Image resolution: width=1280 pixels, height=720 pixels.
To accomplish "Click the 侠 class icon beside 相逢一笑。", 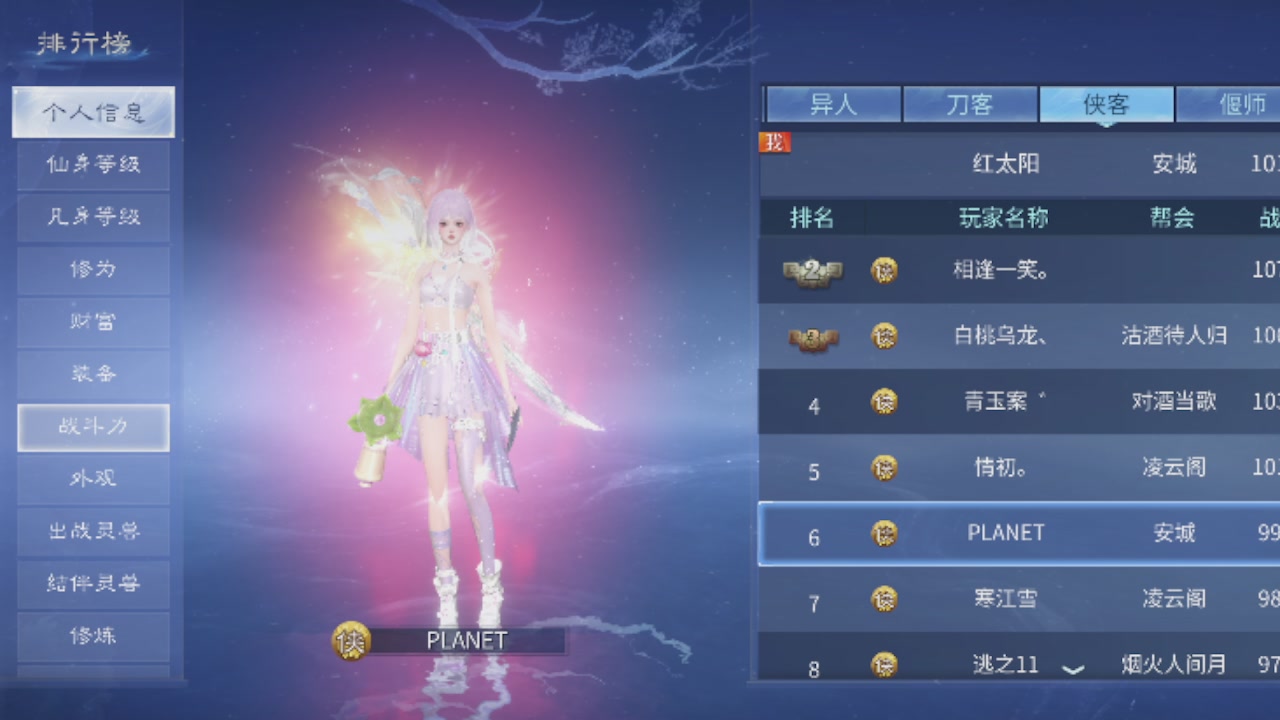I will click(884, 270).
